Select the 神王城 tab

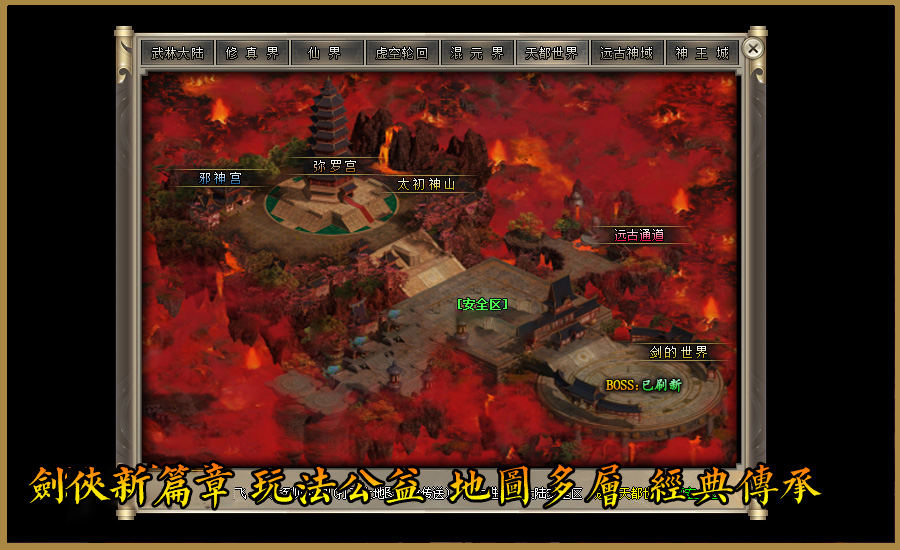702,53
